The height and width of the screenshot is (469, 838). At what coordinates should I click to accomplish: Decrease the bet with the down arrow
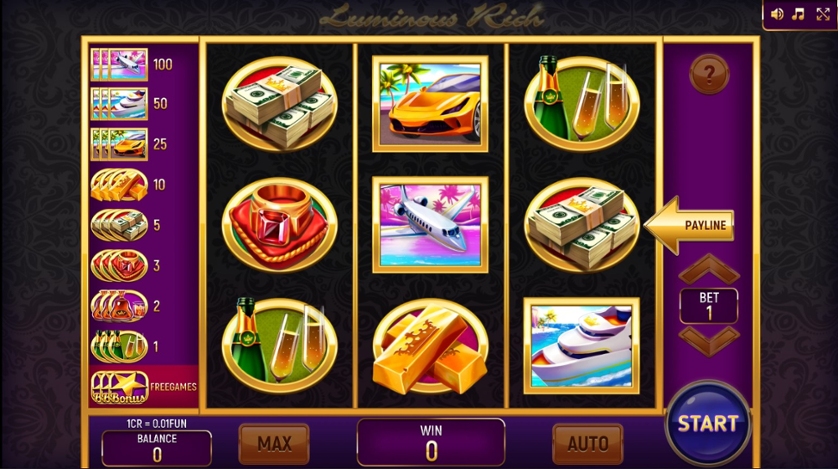[x=709, y=339]
